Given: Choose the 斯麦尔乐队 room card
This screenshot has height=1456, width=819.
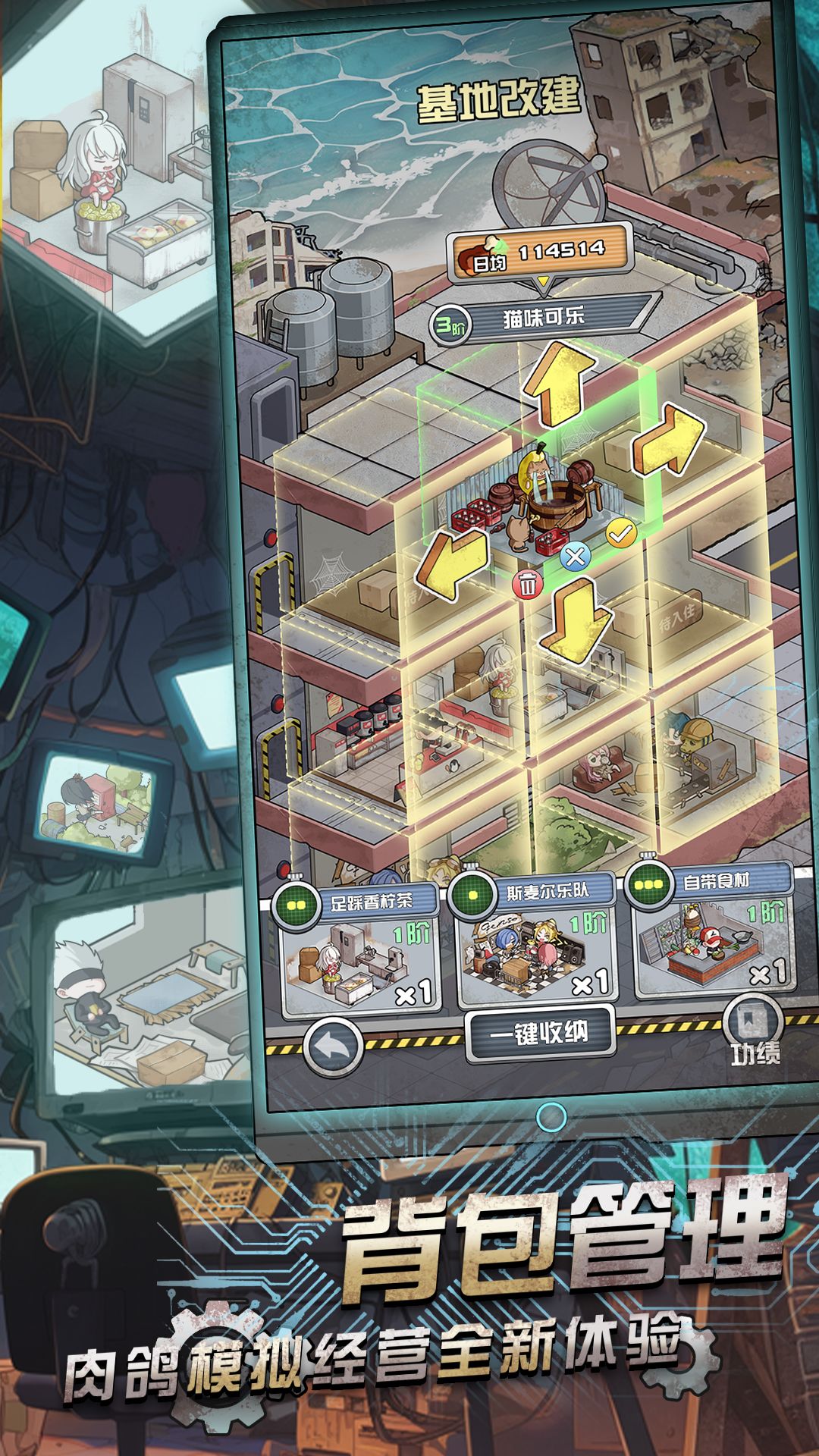Looking at the screenshot, I should (x=535, y=945).
